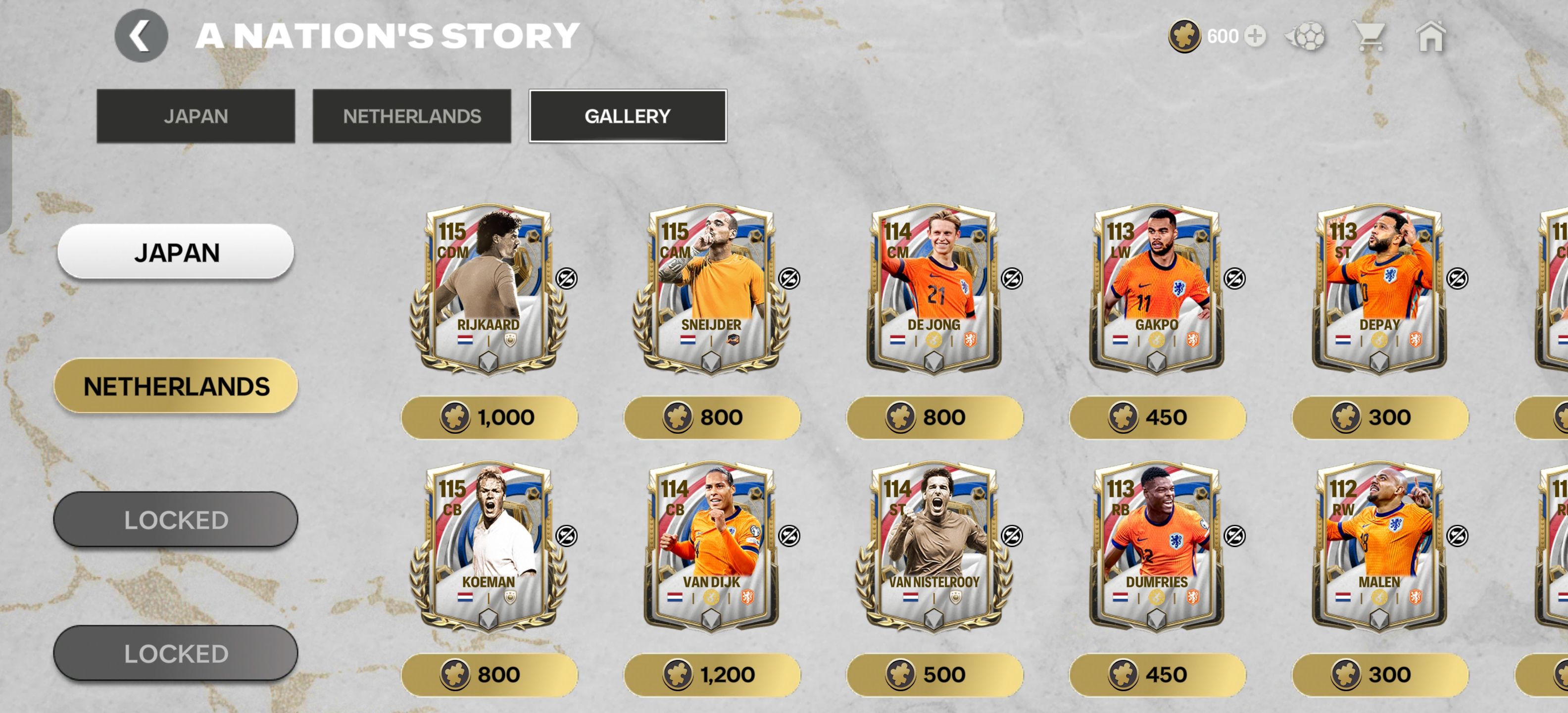
Task: Buy Rijkaard for 1,000 tokens
Action: tap(489, 418)
